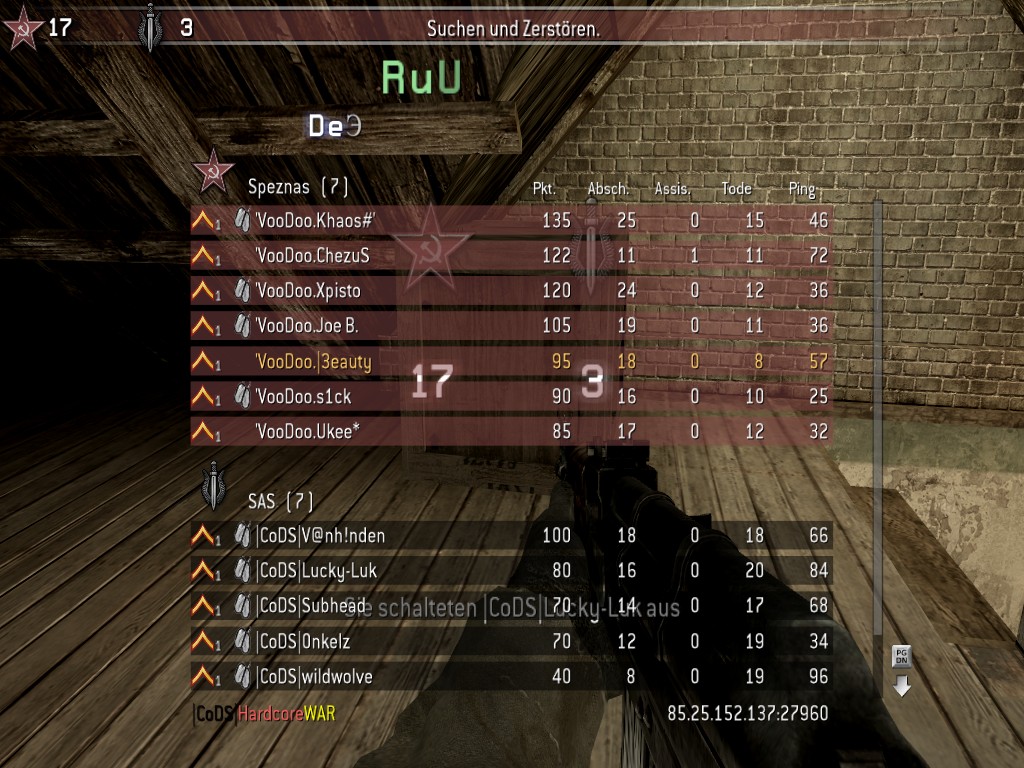Image resolution: width=1024 pixels, height=768 pixels.
Task: Pick the 'VooDoo.s1ck' player entry
Action: pos(511,397)
